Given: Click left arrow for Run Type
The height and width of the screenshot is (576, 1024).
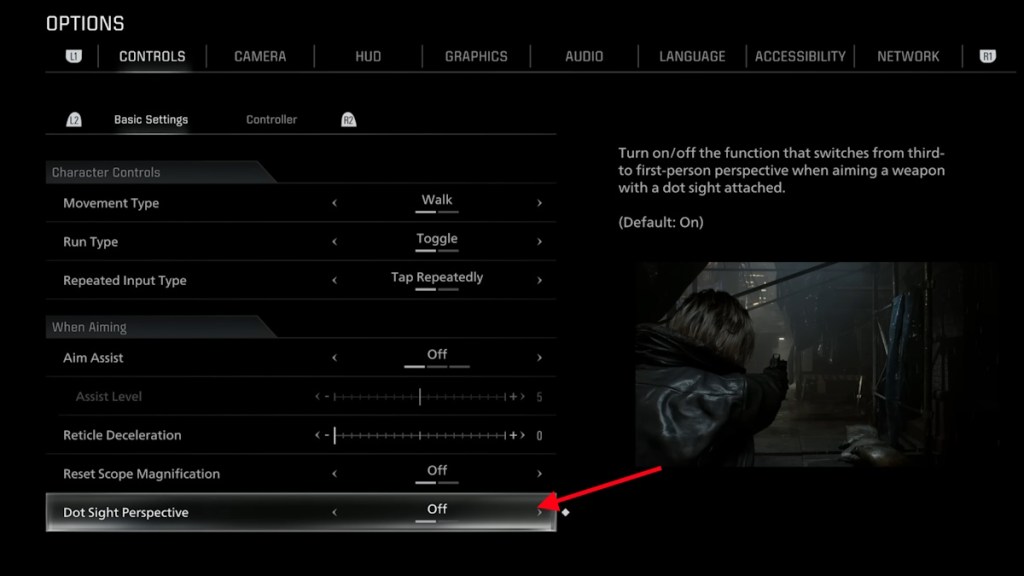Looking at the screenshot, I should click(334, 242).
